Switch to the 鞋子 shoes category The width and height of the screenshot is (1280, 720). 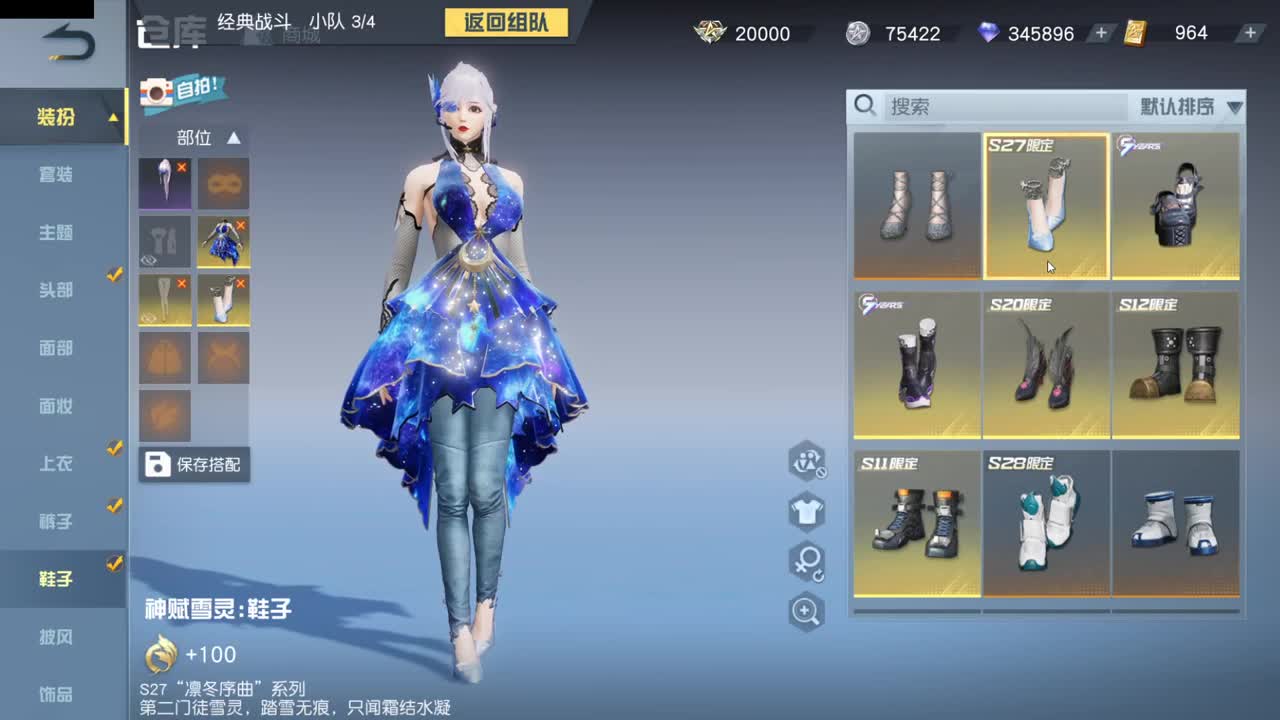57,578
